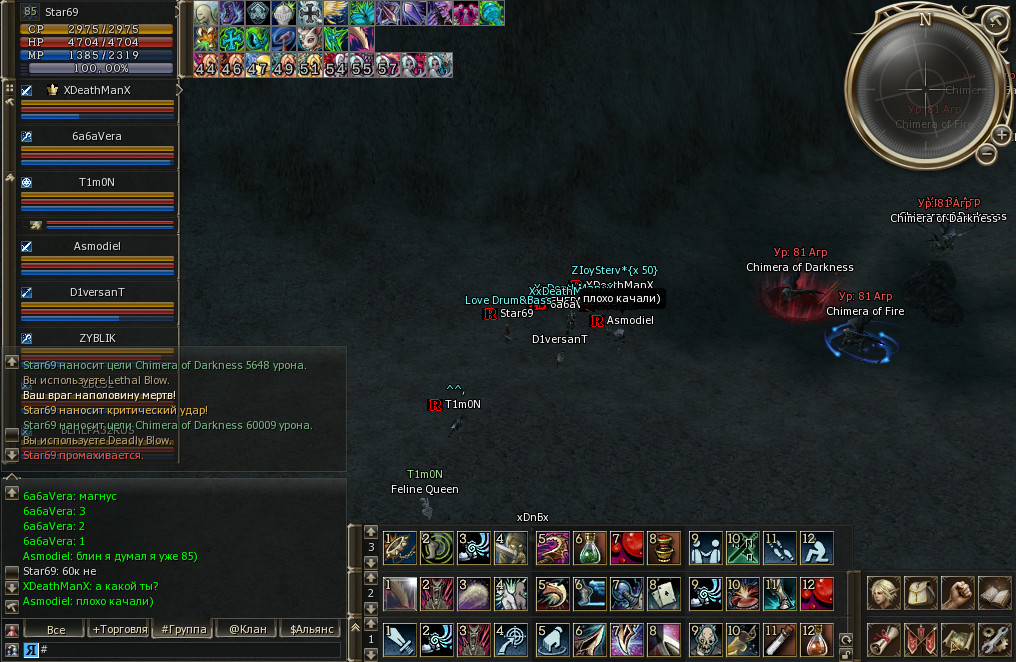Switch chat to the Все tab
Viewport: 1016px width, 662px height.
coord(56,629)
